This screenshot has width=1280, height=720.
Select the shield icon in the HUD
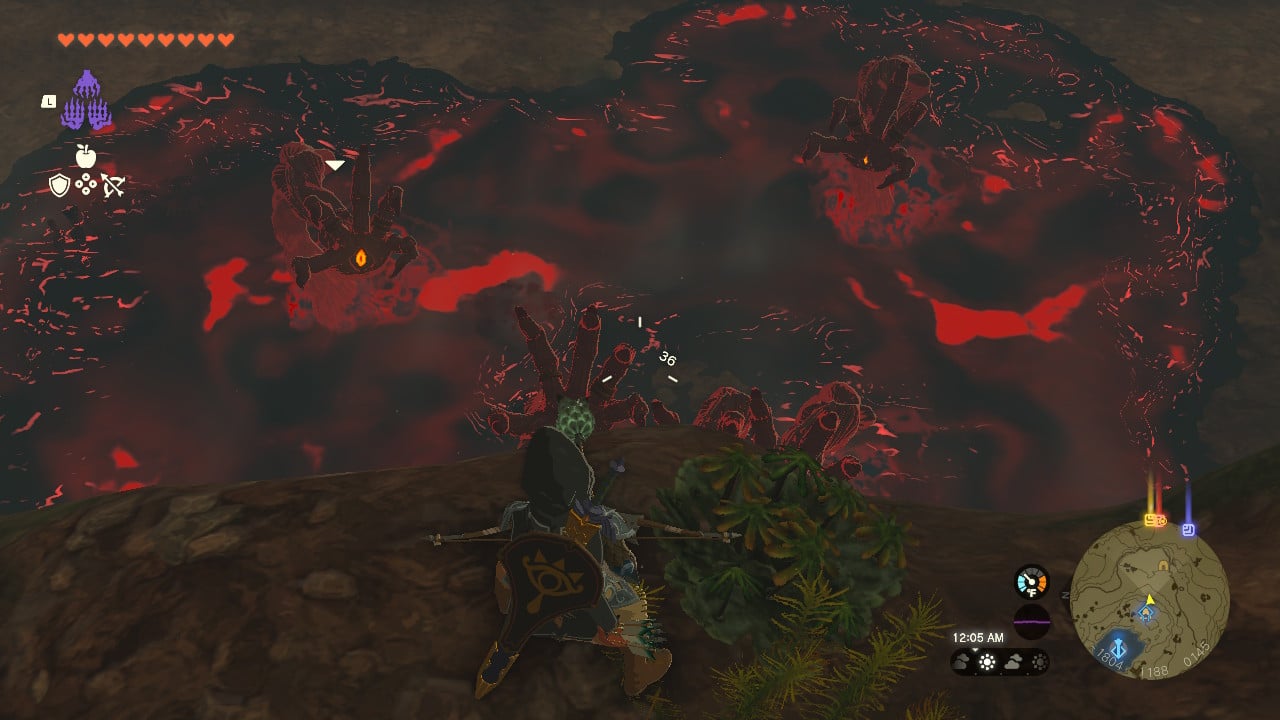59,185
